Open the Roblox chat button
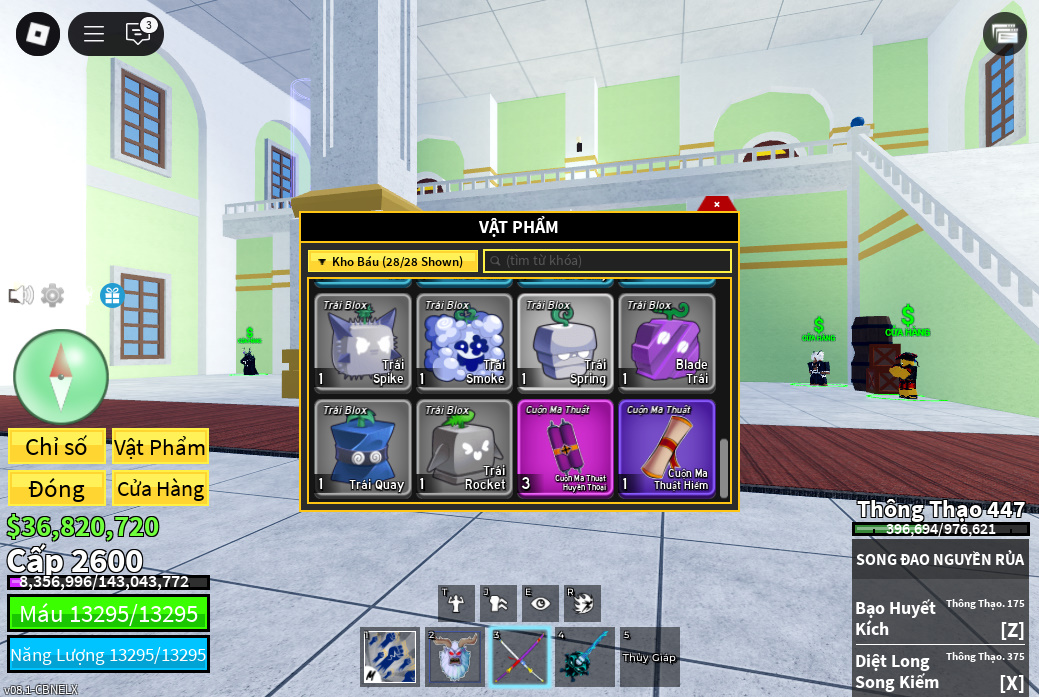1039x697 pixels. coord(138,34)
